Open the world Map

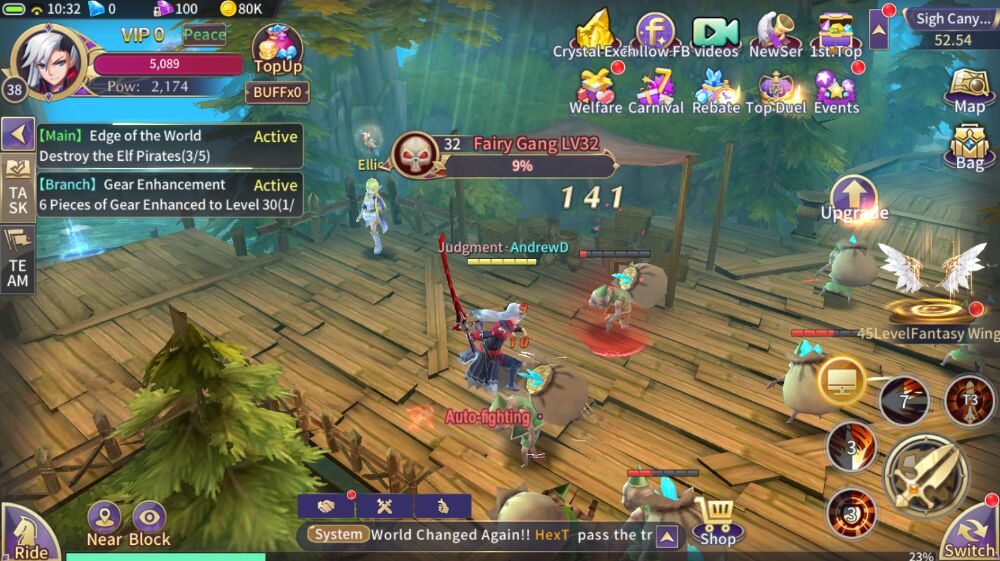point(969,90)
